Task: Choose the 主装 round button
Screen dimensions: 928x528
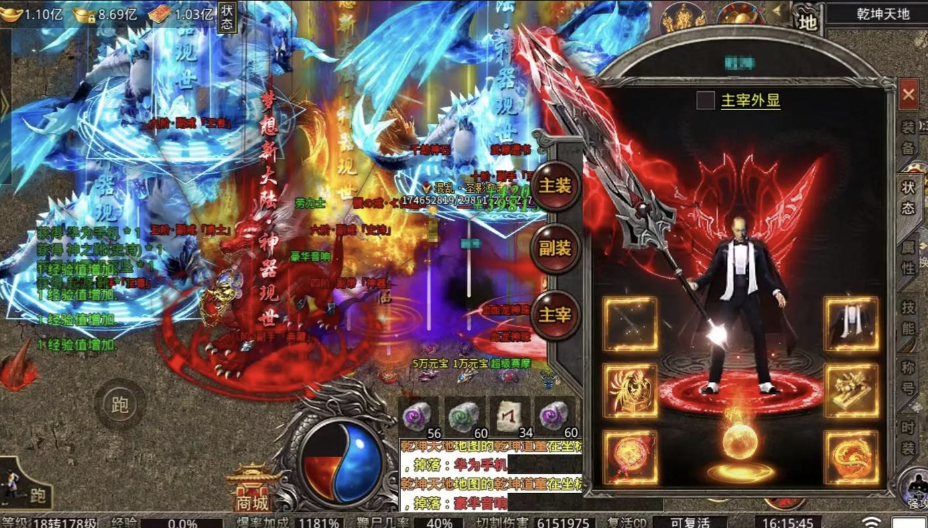Action: (x=555, y=186)
